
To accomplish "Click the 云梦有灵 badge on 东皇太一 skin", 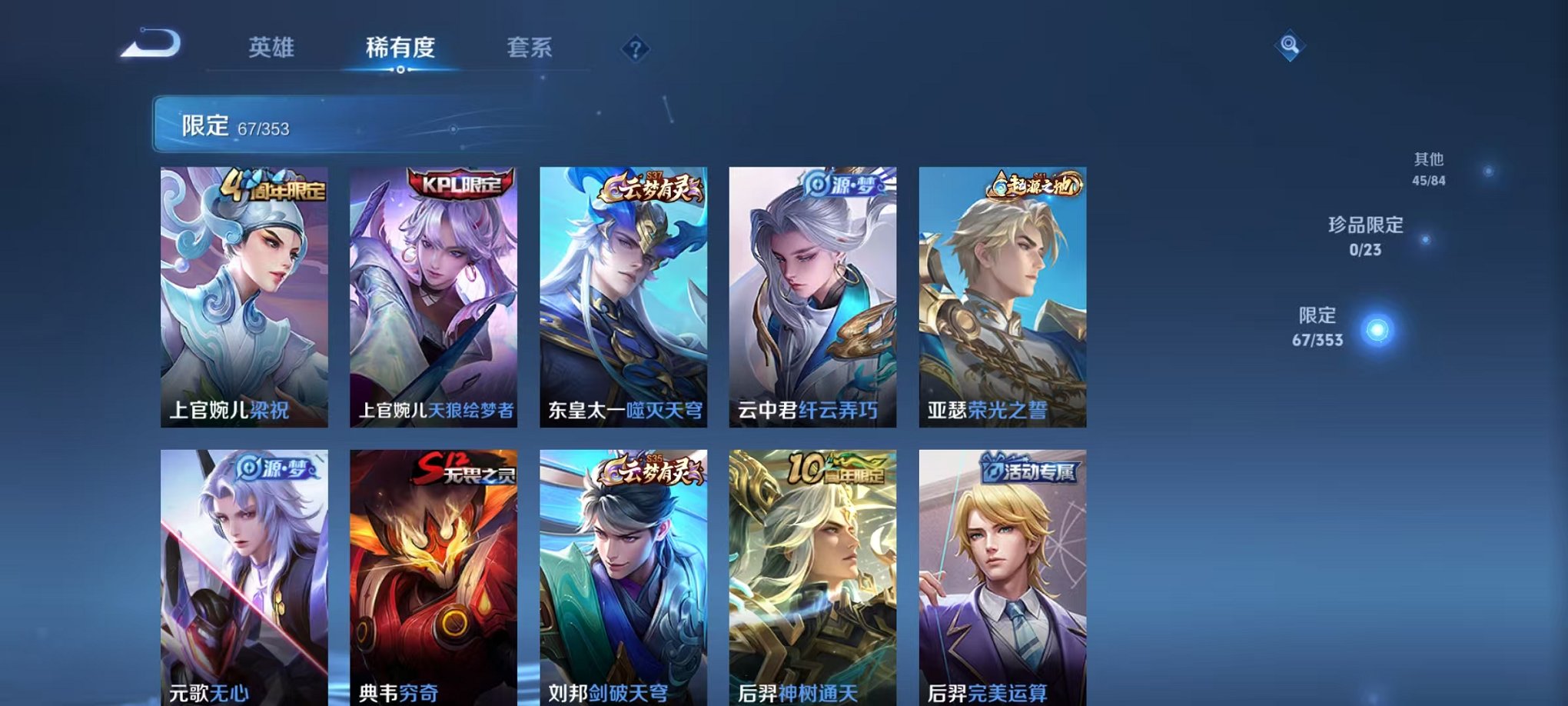I will 650,187.
